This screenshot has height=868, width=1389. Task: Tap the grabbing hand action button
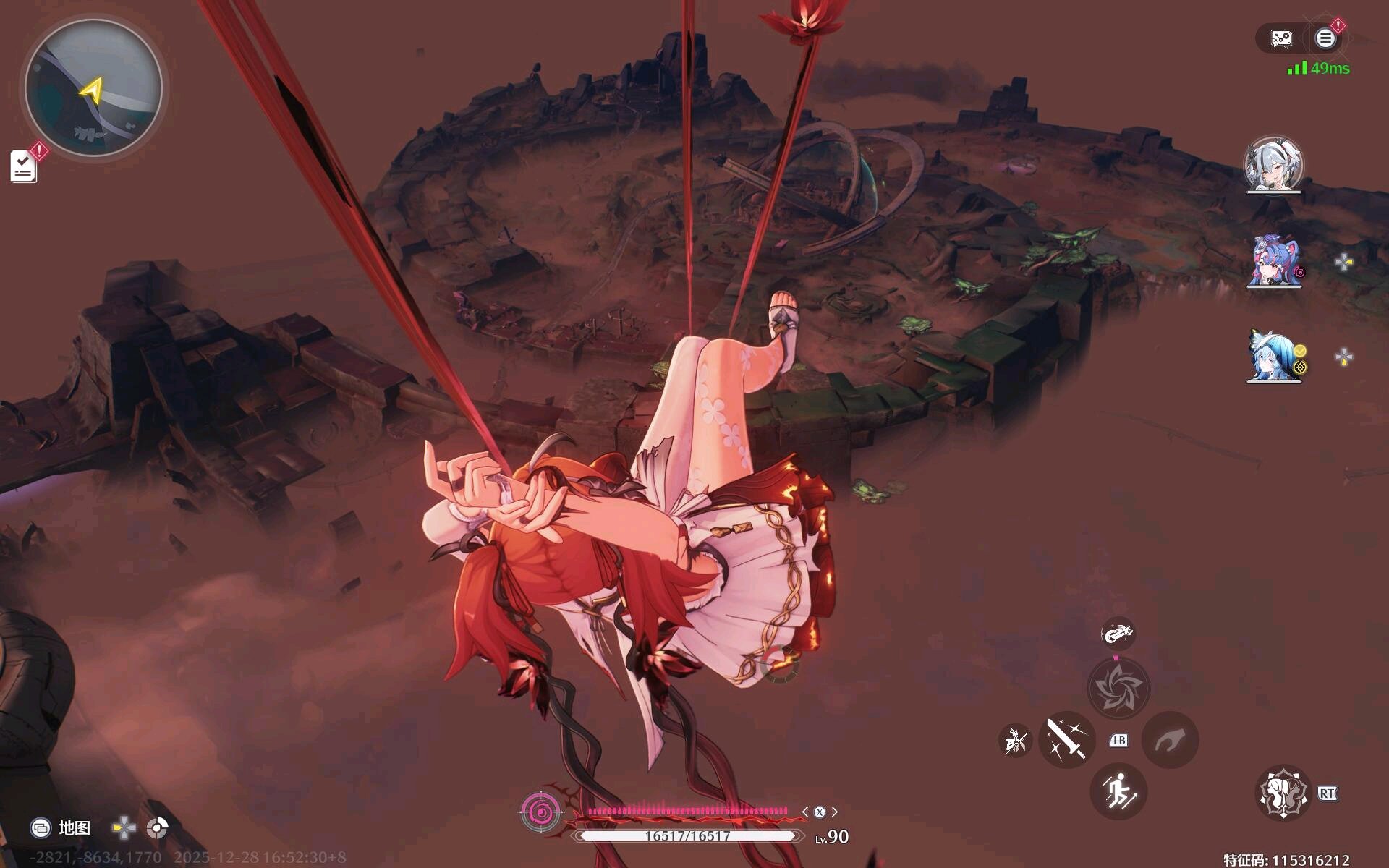[1170, 739]
